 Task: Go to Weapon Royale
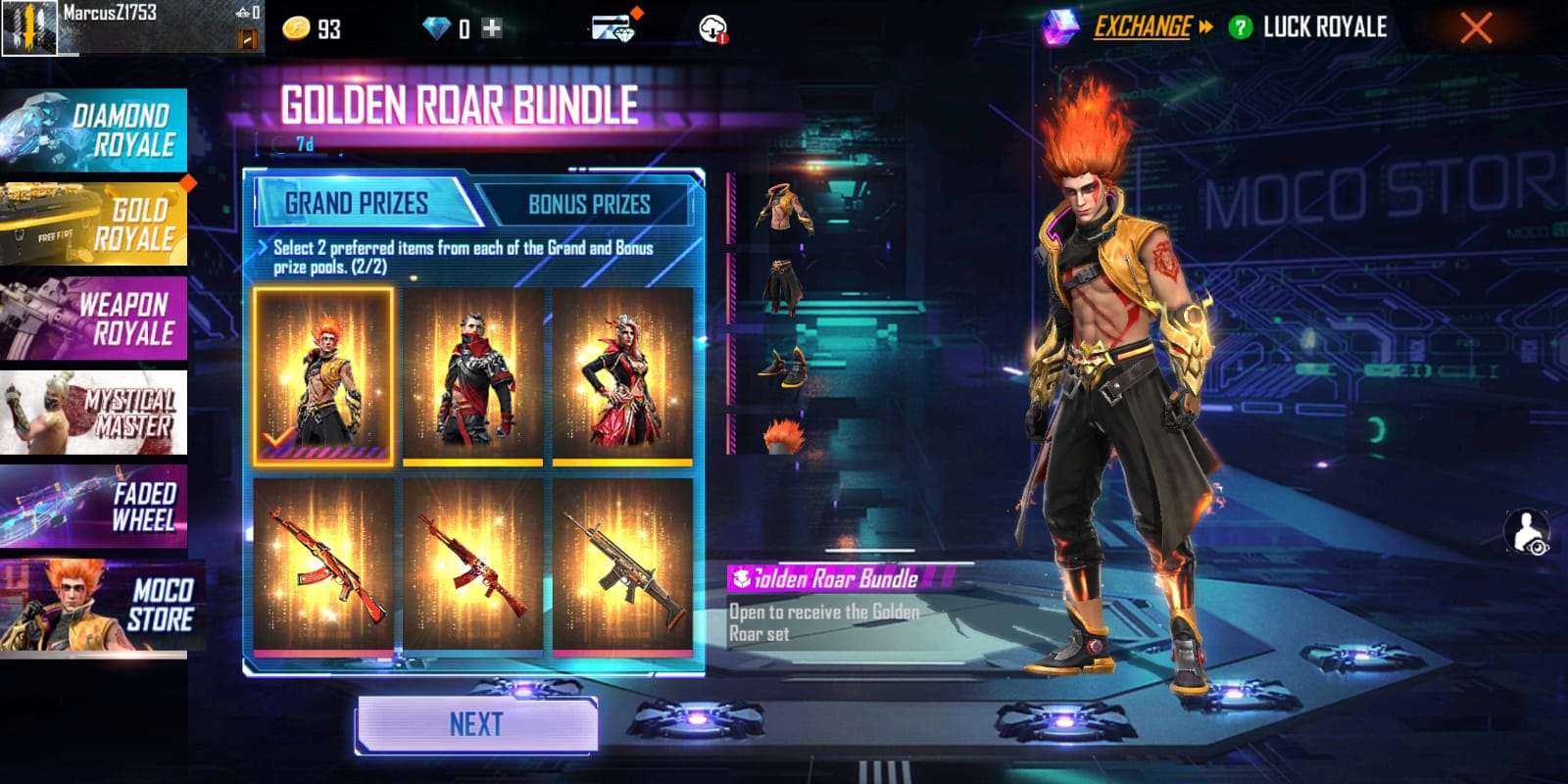(x=94, y=318)
